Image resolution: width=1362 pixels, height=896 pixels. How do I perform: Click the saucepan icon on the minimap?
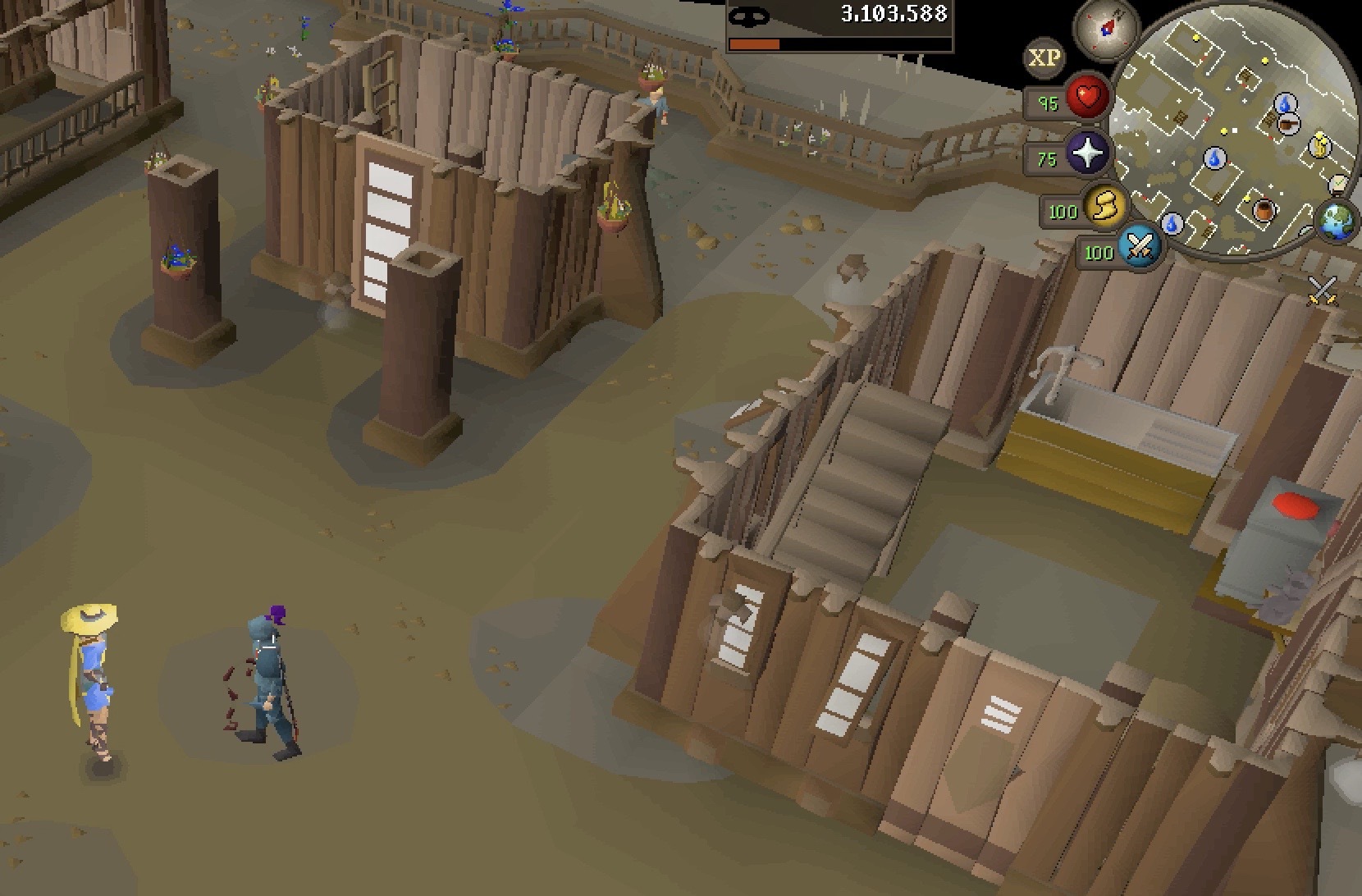tap(1287, 125)
